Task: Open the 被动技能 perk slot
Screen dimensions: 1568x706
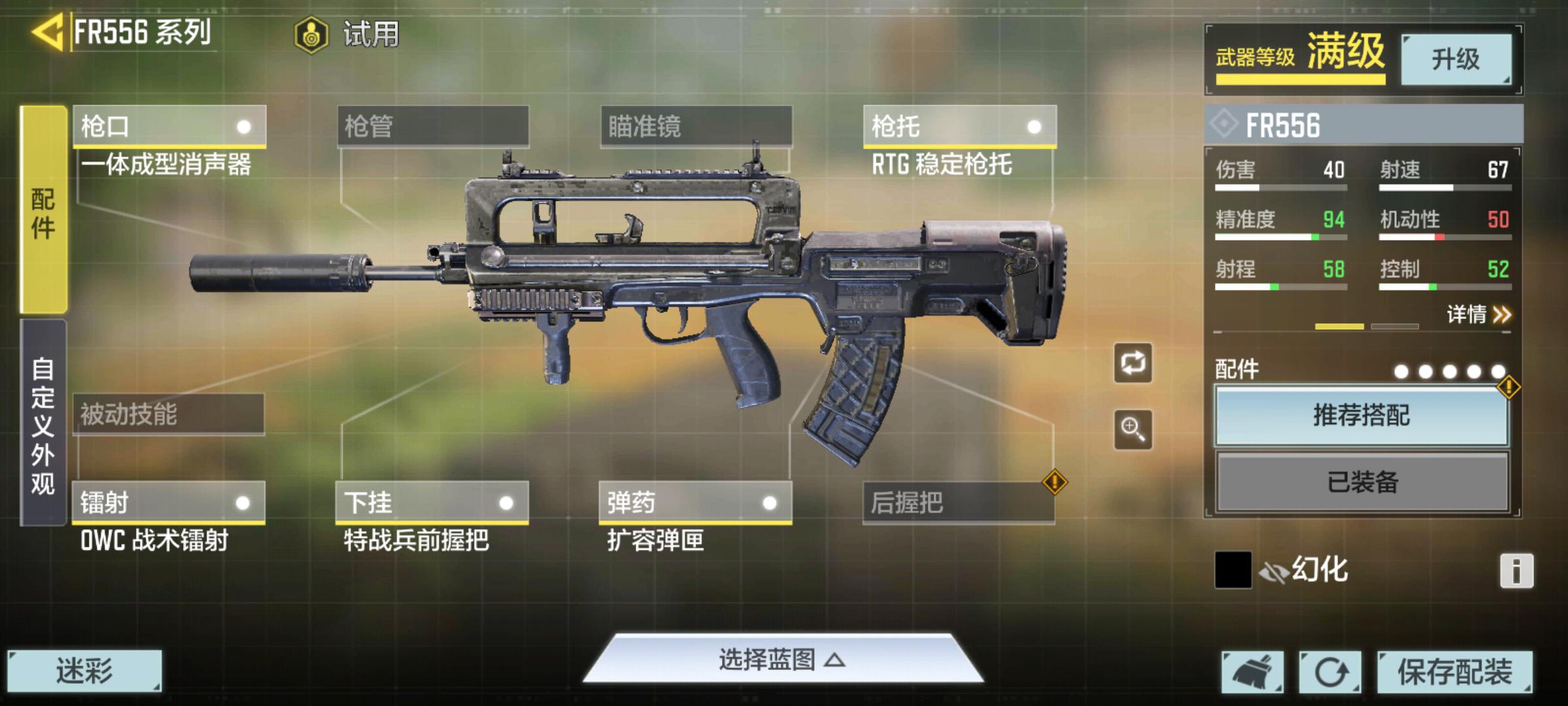Action: click(169, 414)
